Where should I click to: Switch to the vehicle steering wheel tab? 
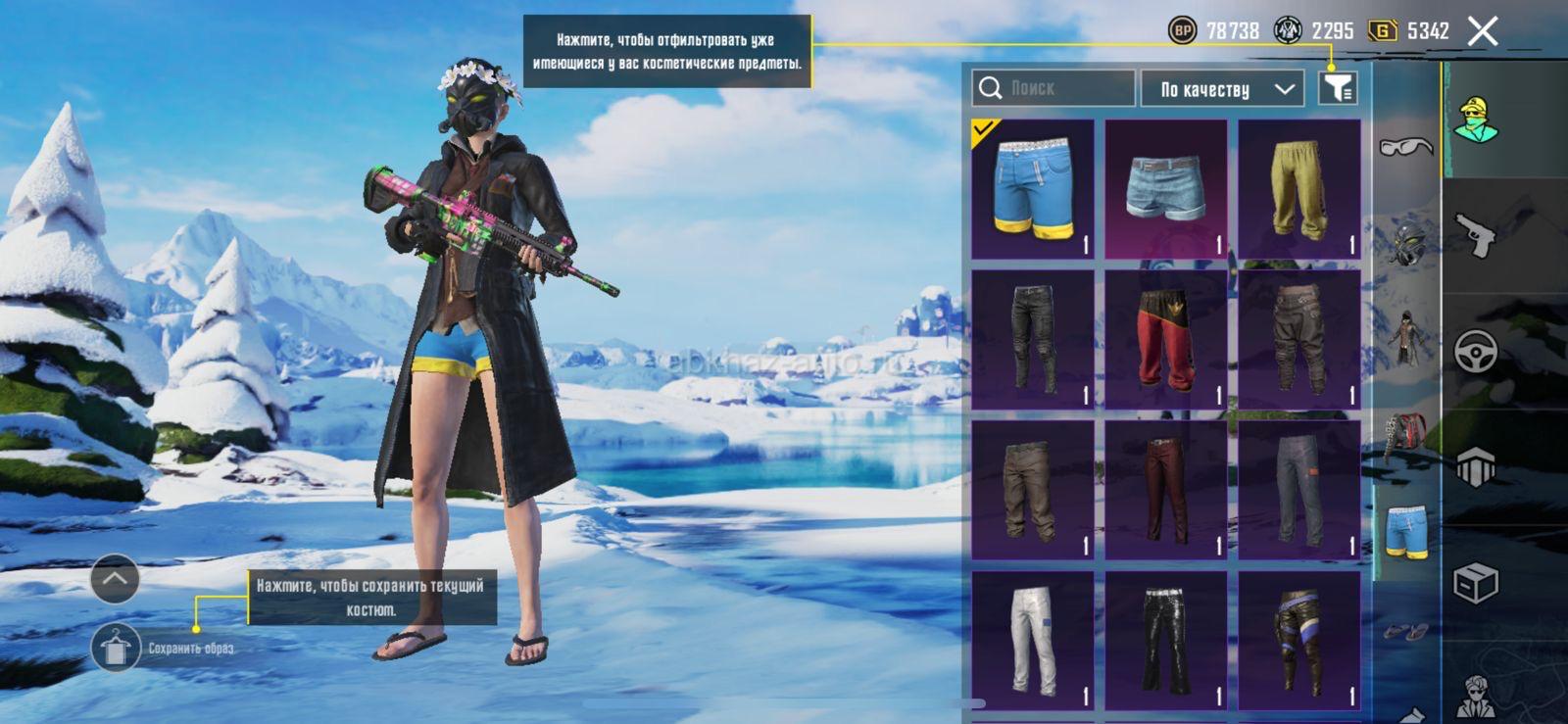1475,351
